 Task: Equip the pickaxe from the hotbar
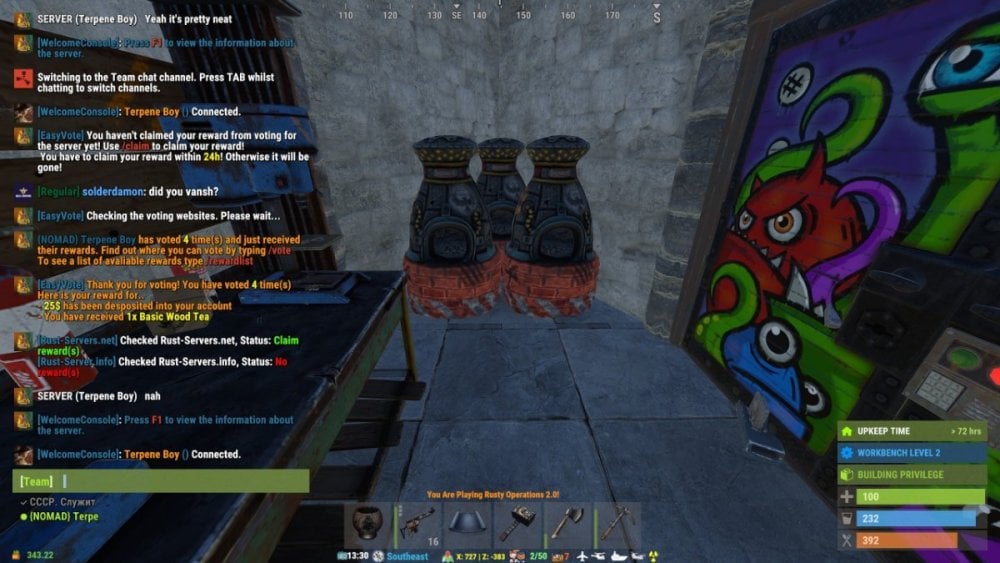pos(616,522)
